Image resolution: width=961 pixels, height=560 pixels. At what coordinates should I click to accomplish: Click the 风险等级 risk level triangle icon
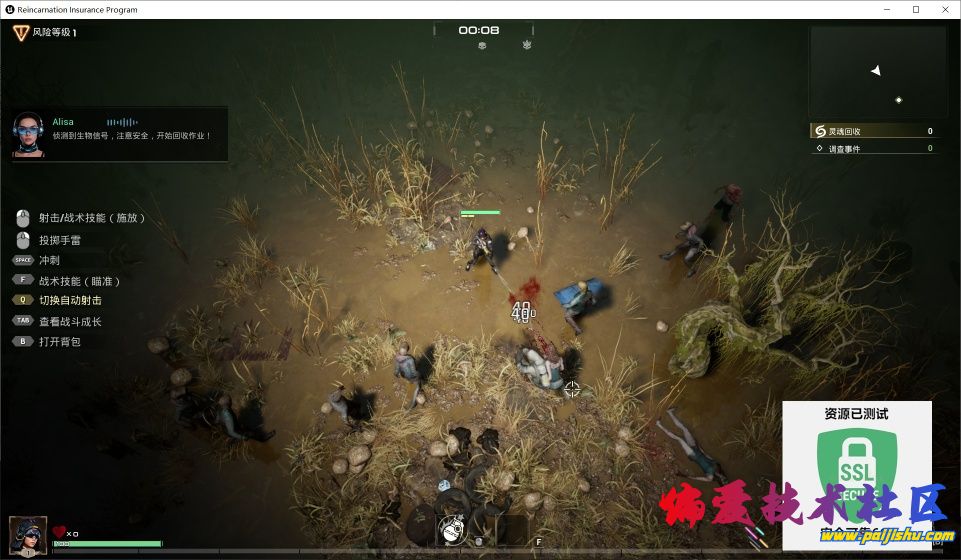(x=21, y=32)
